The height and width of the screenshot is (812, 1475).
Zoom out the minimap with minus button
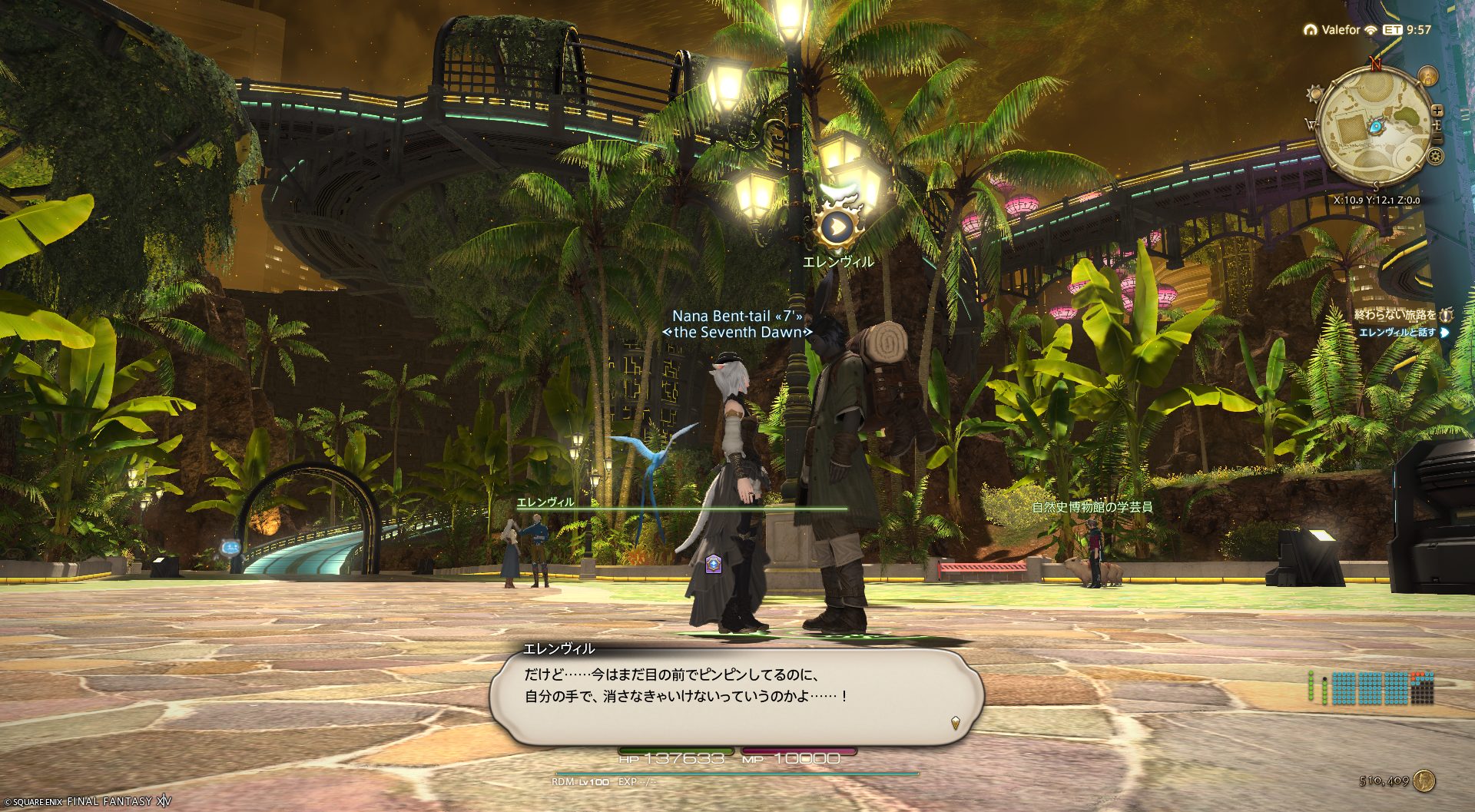[x=1437, y=139]
